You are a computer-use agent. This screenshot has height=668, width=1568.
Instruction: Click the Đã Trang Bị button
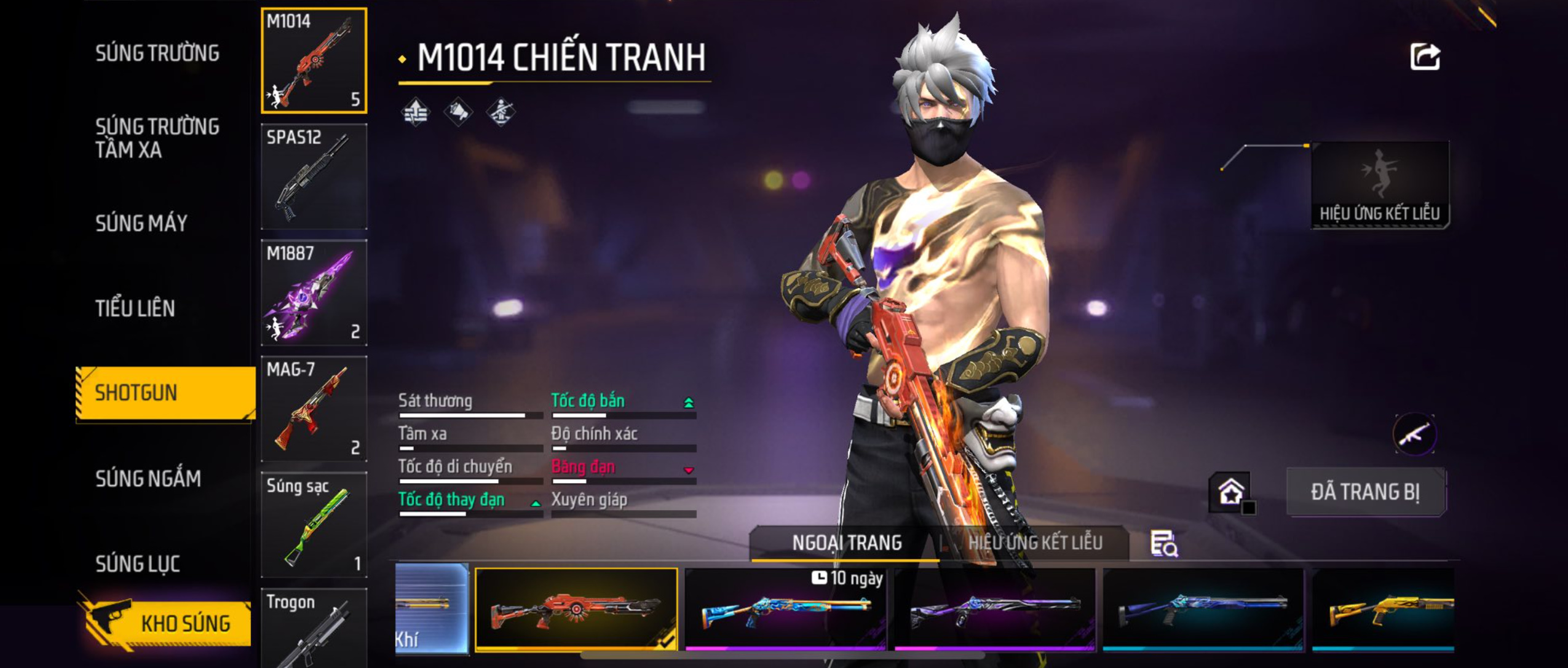(x=1365, y=492)
